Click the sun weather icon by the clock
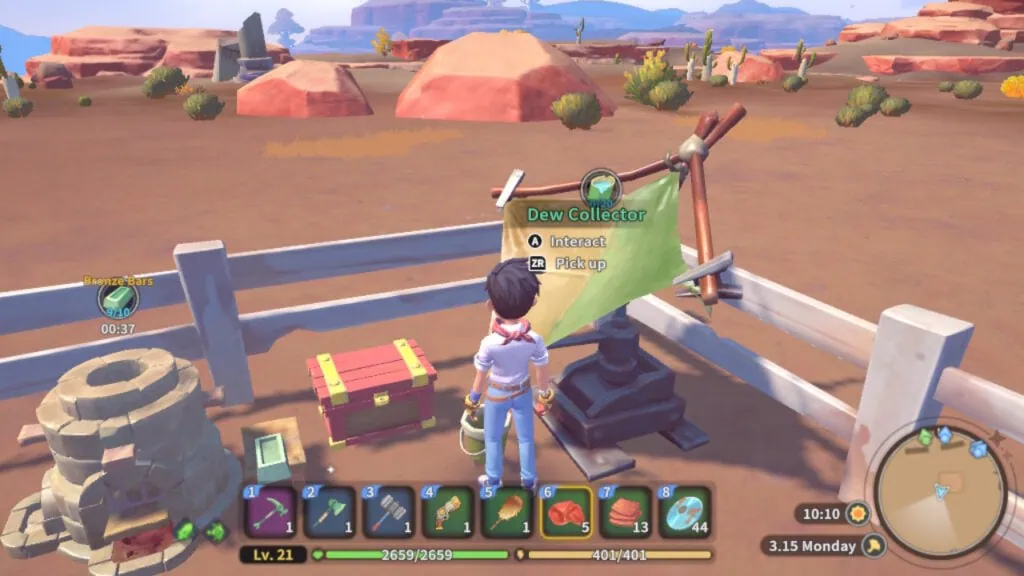 tap(856, 514)
